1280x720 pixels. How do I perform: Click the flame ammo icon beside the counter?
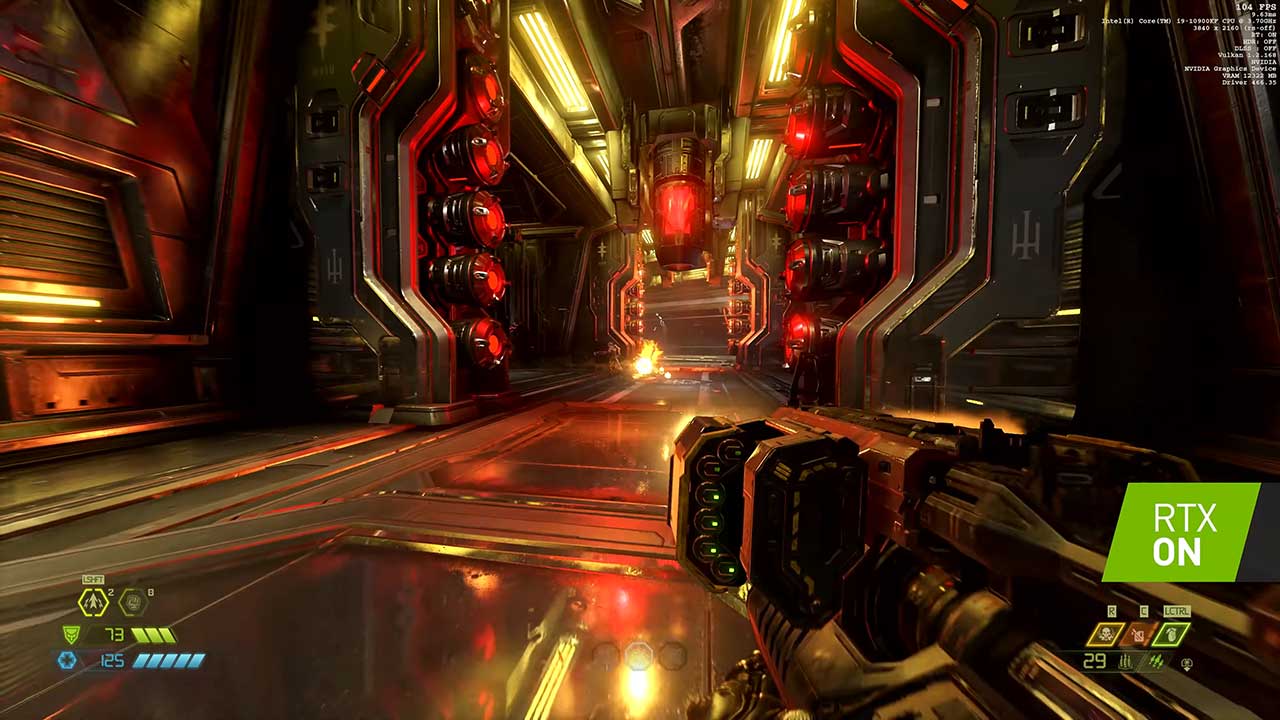click(x=1157, y=661)
